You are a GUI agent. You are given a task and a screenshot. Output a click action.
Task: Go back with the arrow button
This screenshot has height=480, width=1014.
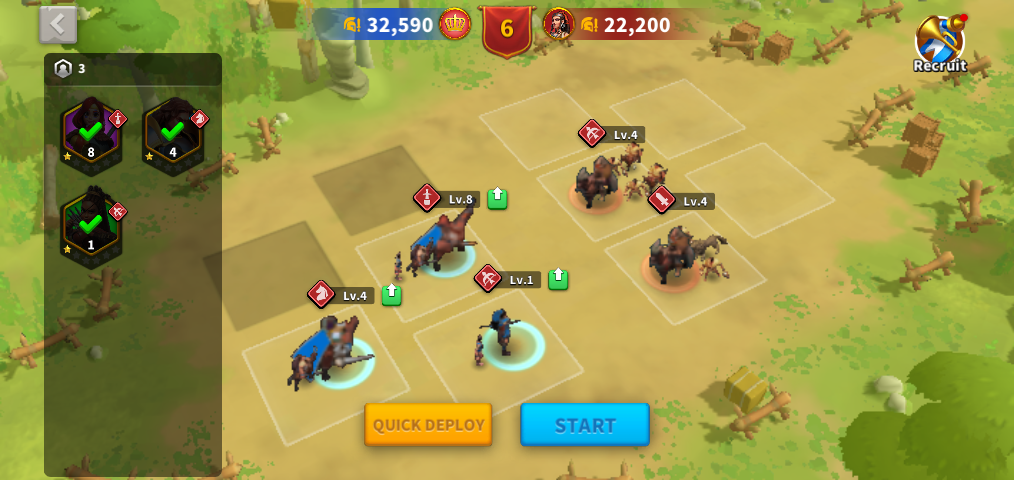58,24
